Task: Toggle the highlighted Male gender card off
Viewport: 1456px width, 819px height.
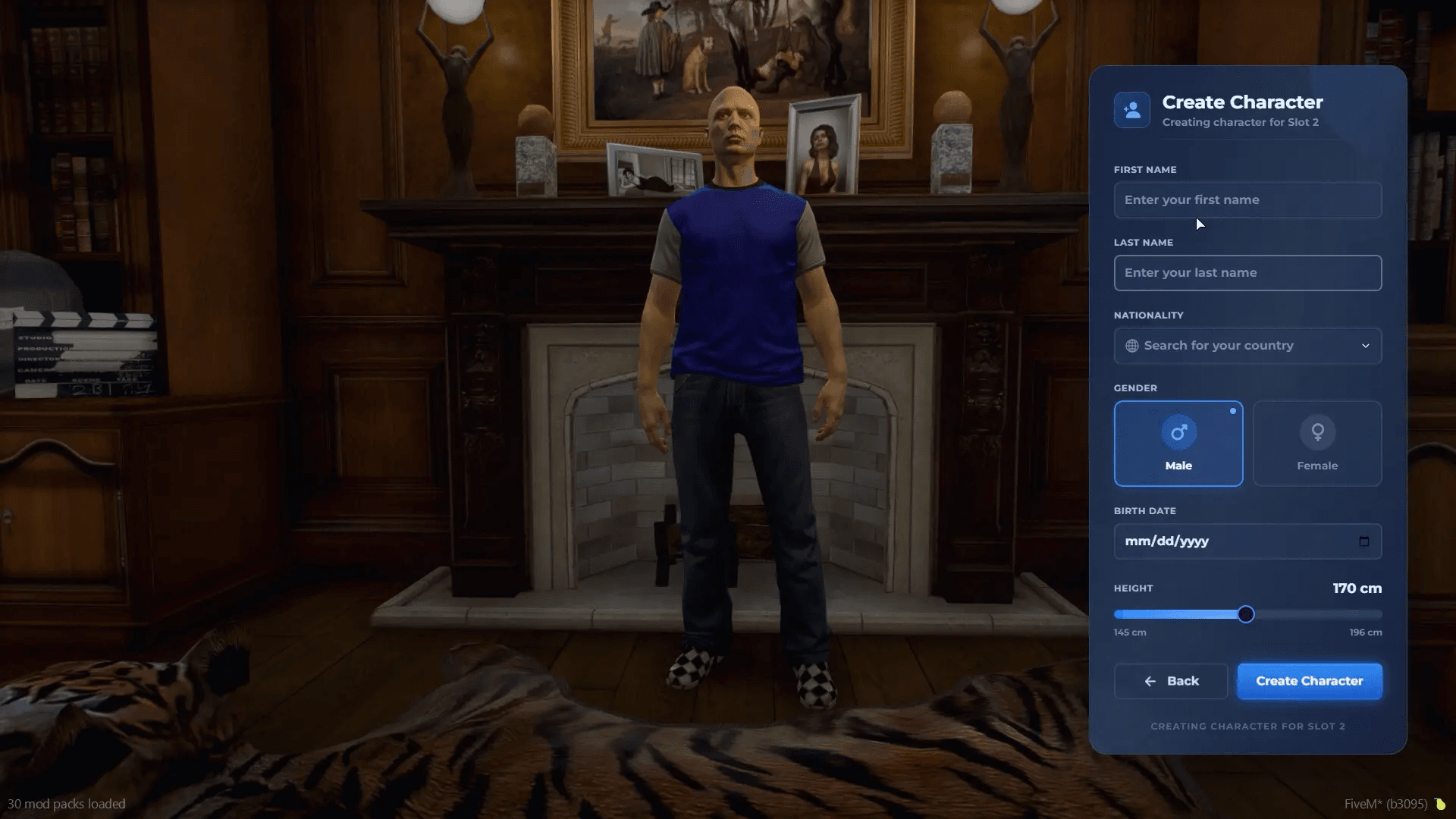Action: 1178,444
